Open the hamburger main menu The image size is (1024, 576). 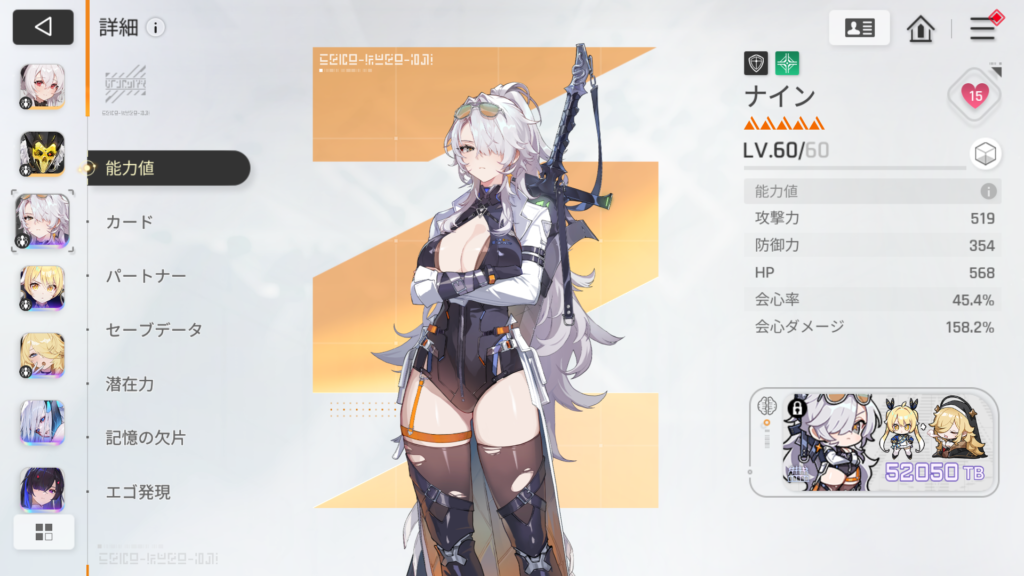[x=983, y=28]
